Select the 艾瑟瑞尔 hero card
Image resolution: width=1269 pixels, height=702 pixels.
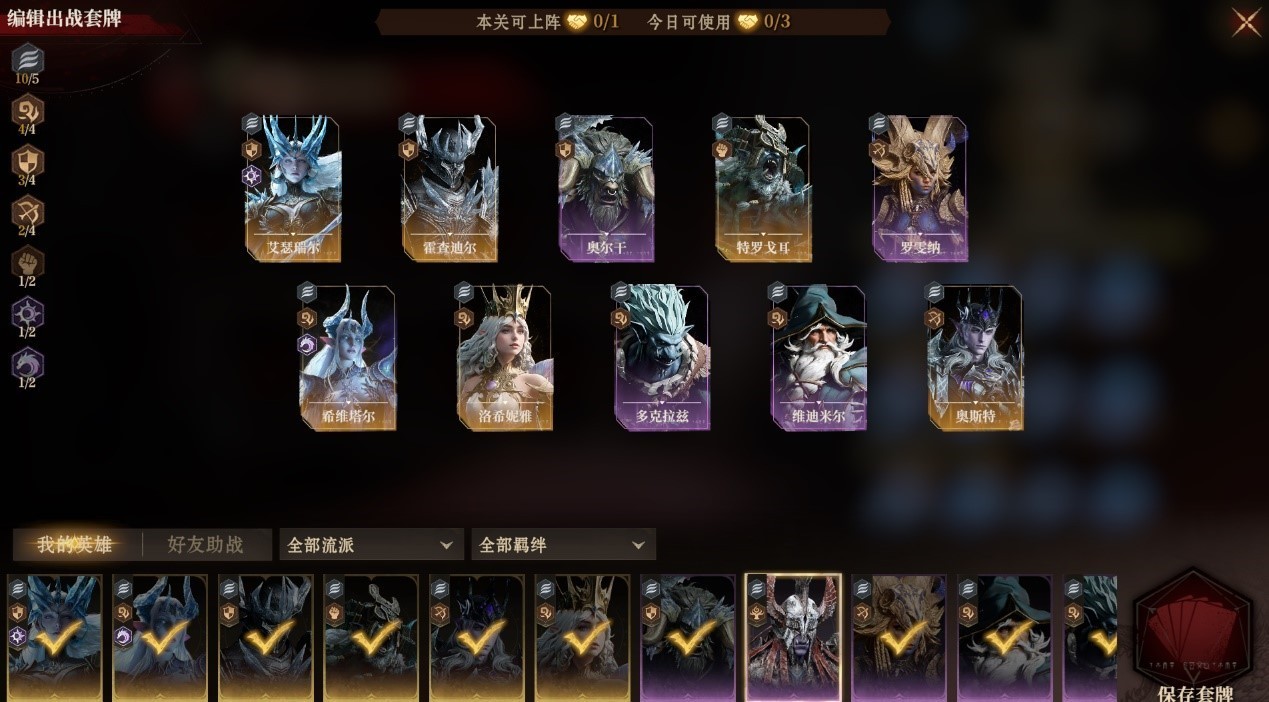(x=292, y=189)
